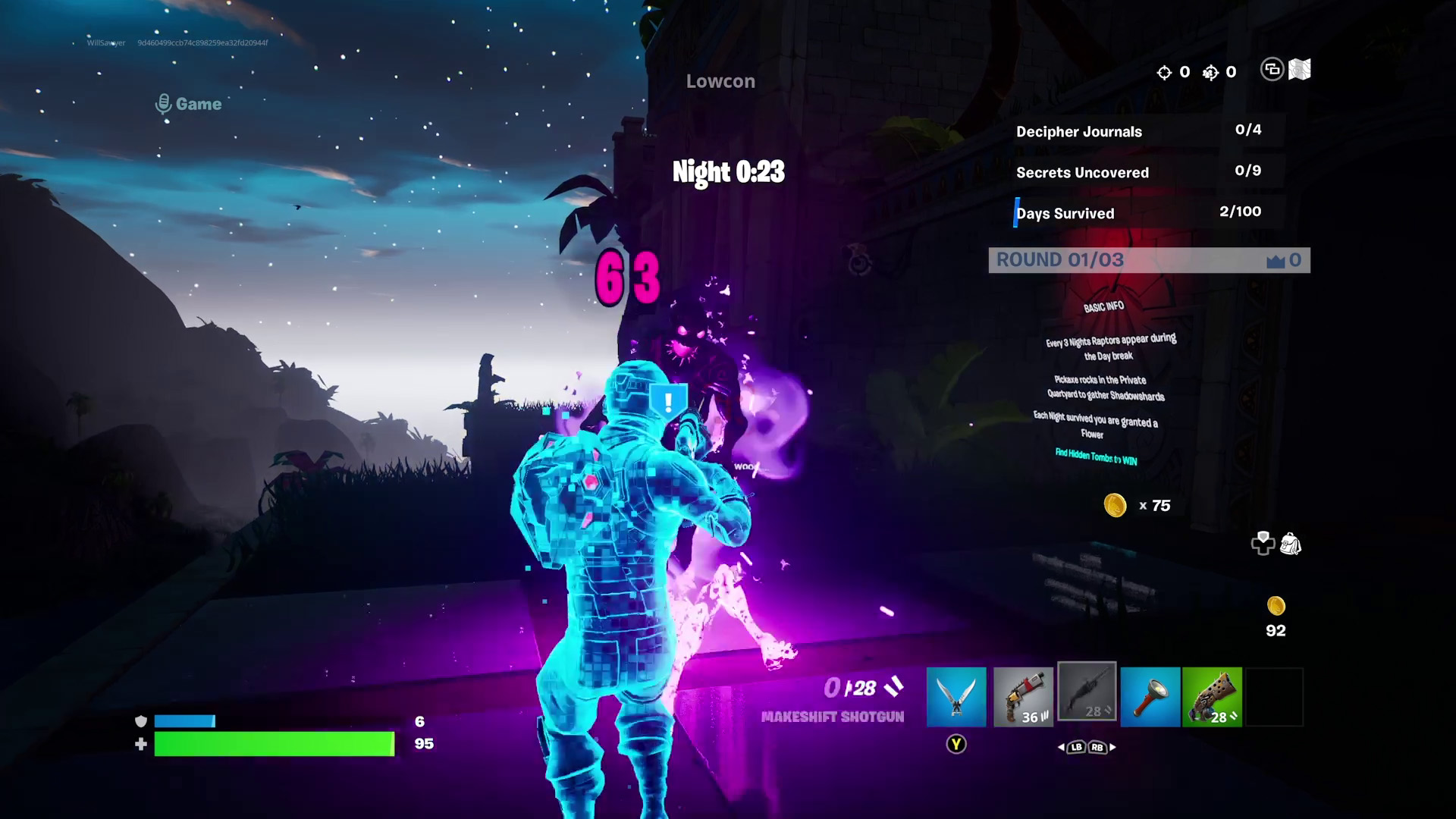Click the green shotgun slot showing 28
Screen dimensions: 1456x819
coord(1212,696)
